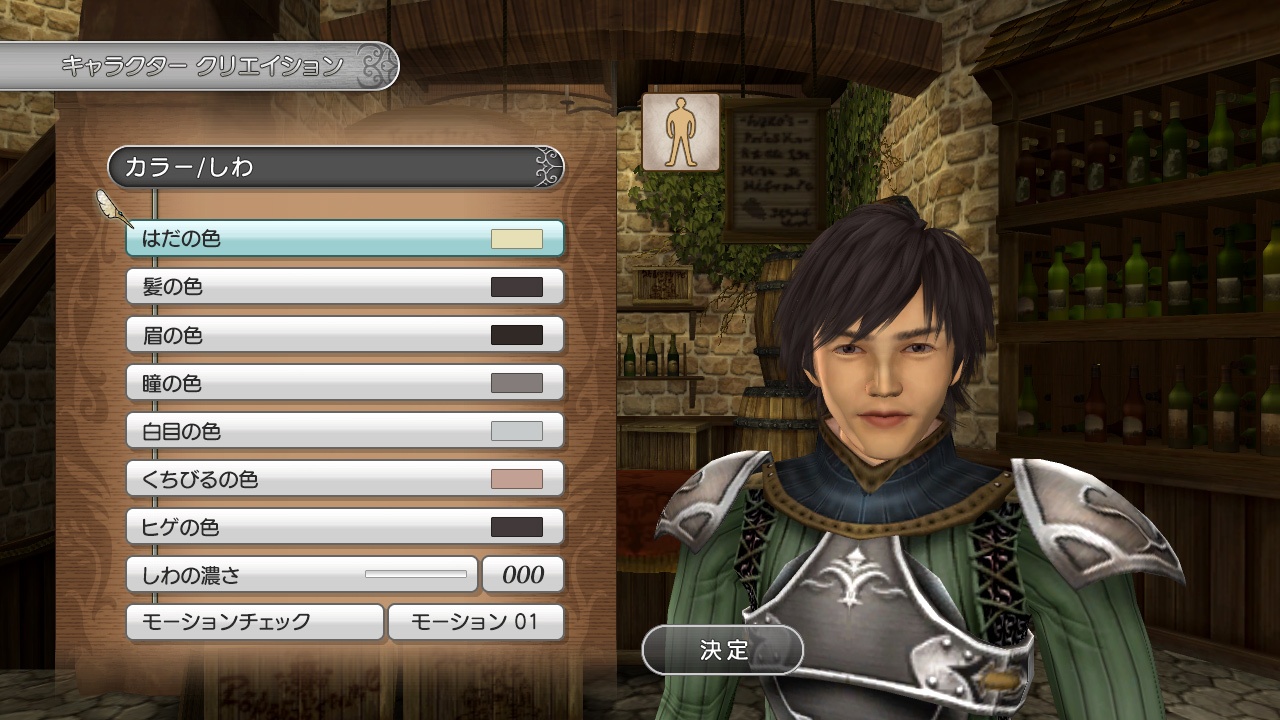This screenshot has height=720, width=1280.
Task: Open the くちびるの色 lip color swatch
Action: click(x=516, y=478)
